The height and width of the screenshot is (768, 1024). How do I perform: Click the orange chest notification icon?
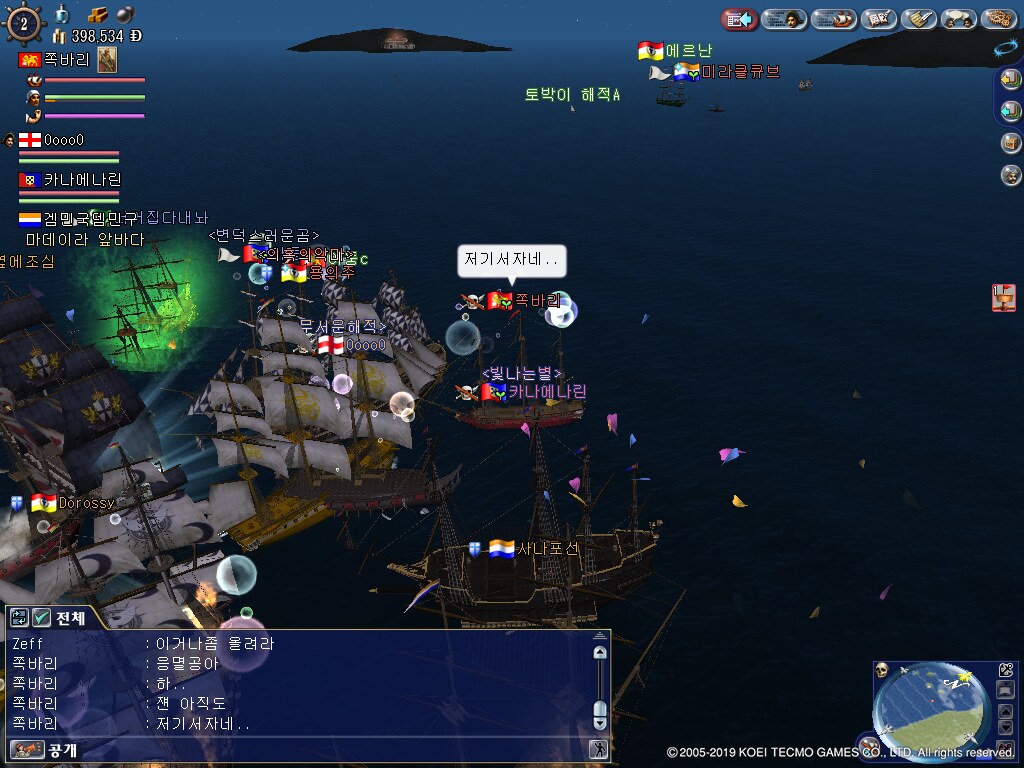point(1004,297)
